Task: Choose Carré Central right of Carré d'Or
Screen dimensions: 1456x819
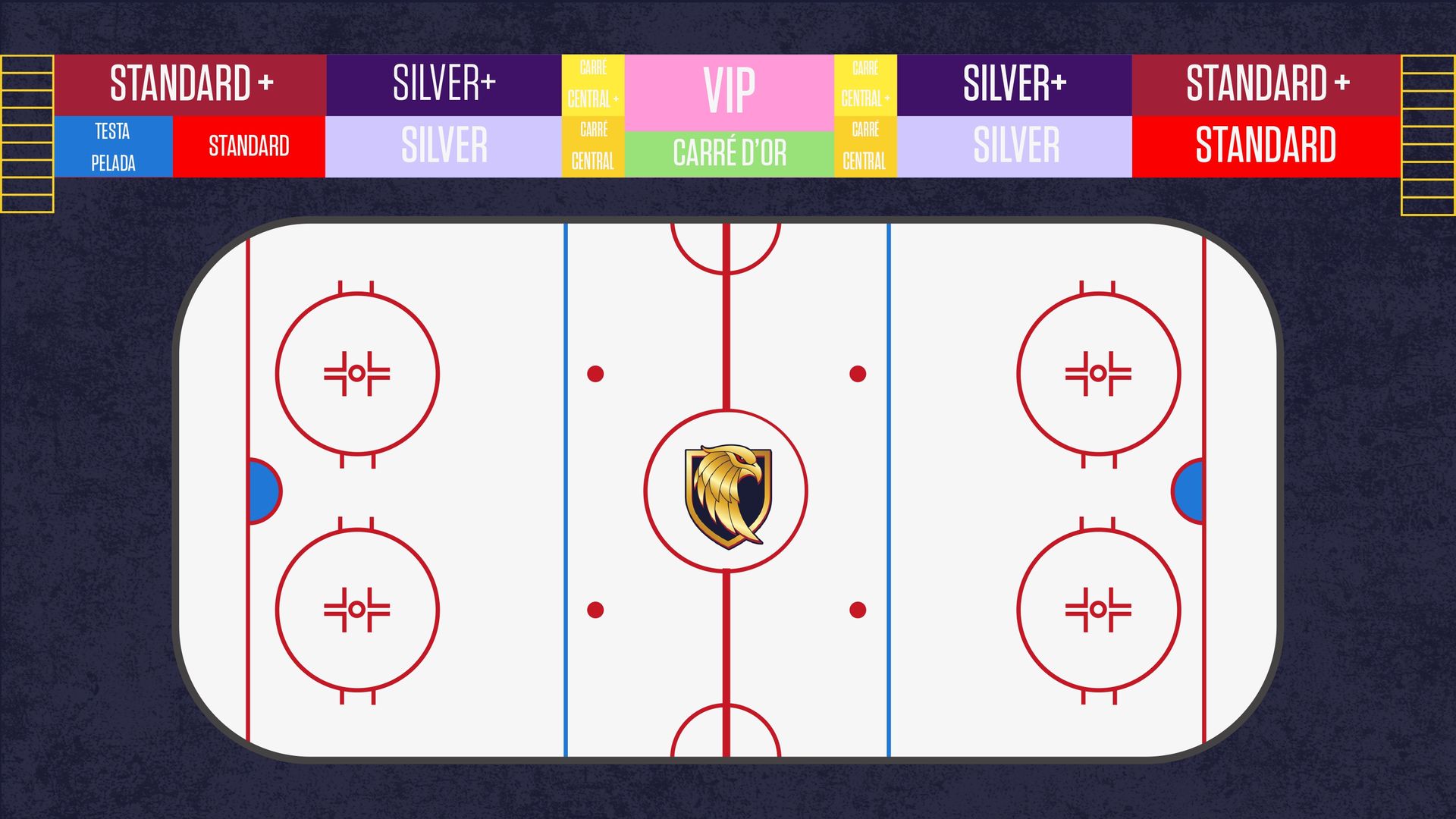Action: [x=865, y=146]
